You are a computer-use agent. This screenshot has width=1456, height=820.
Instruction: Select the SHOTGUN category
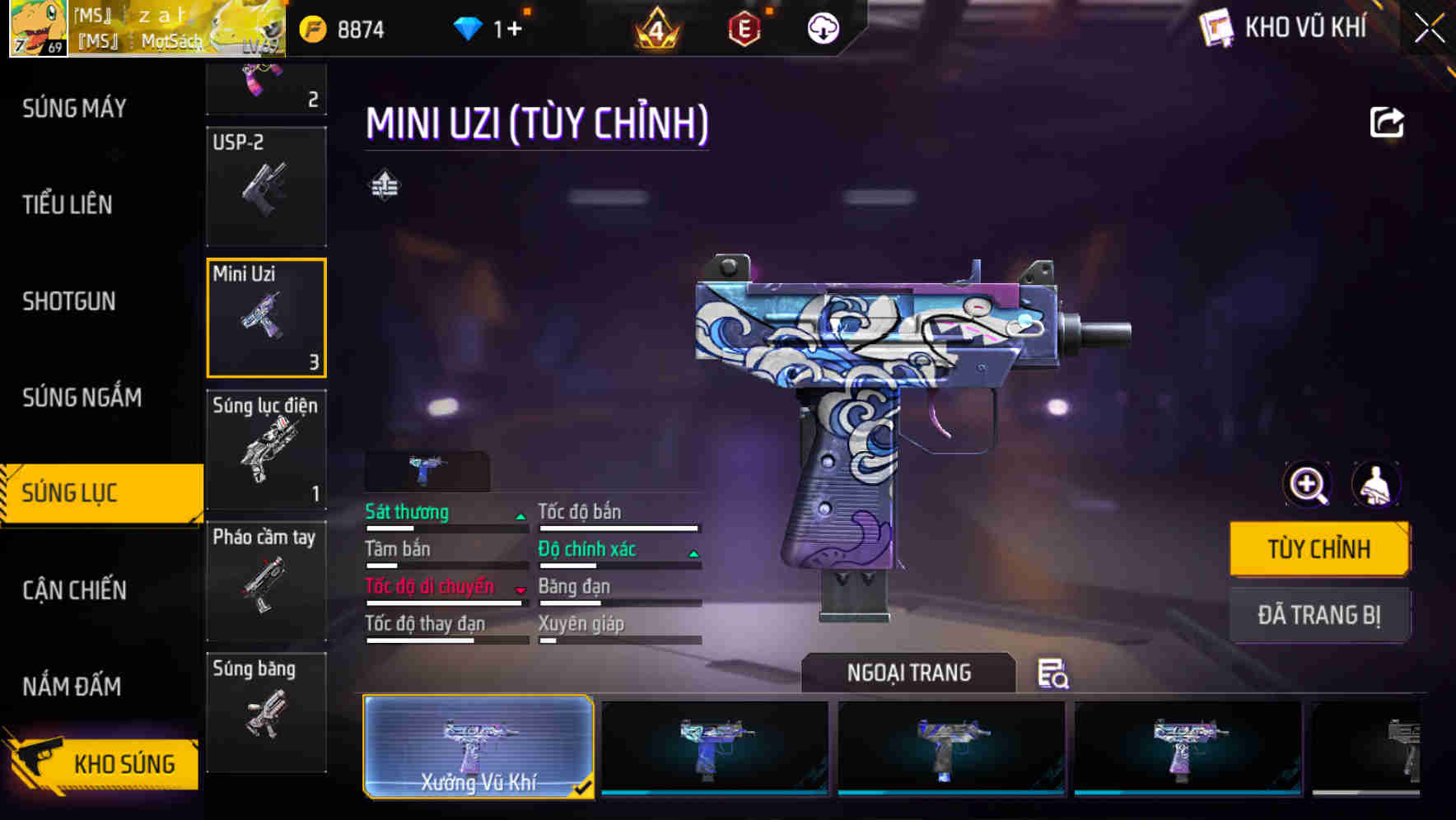(69, 301)
